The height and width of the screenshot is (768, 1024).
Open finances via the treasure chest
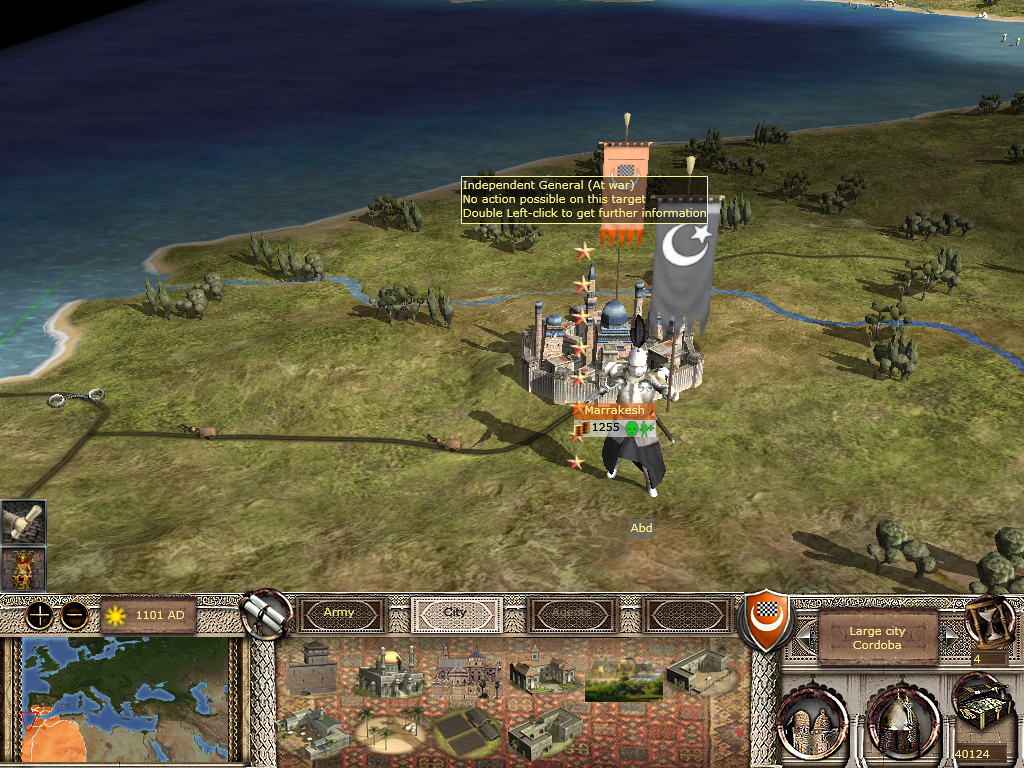[982, 700]
